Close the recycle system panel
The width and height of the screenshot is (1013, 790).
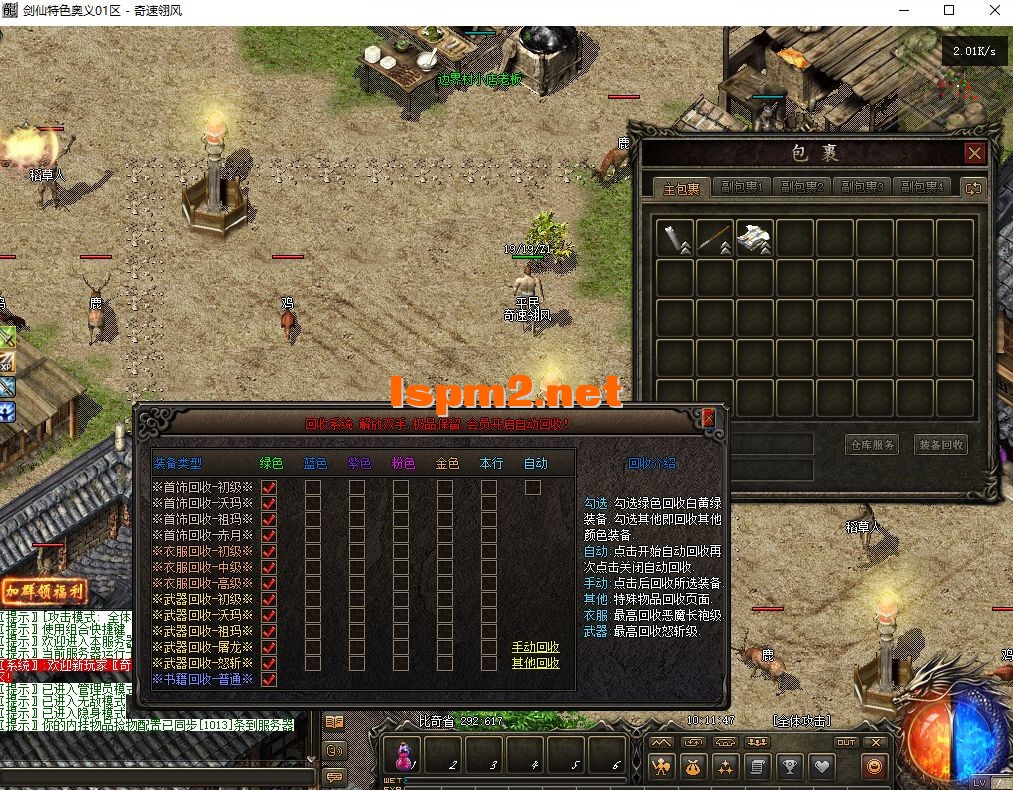click(708, 417)
